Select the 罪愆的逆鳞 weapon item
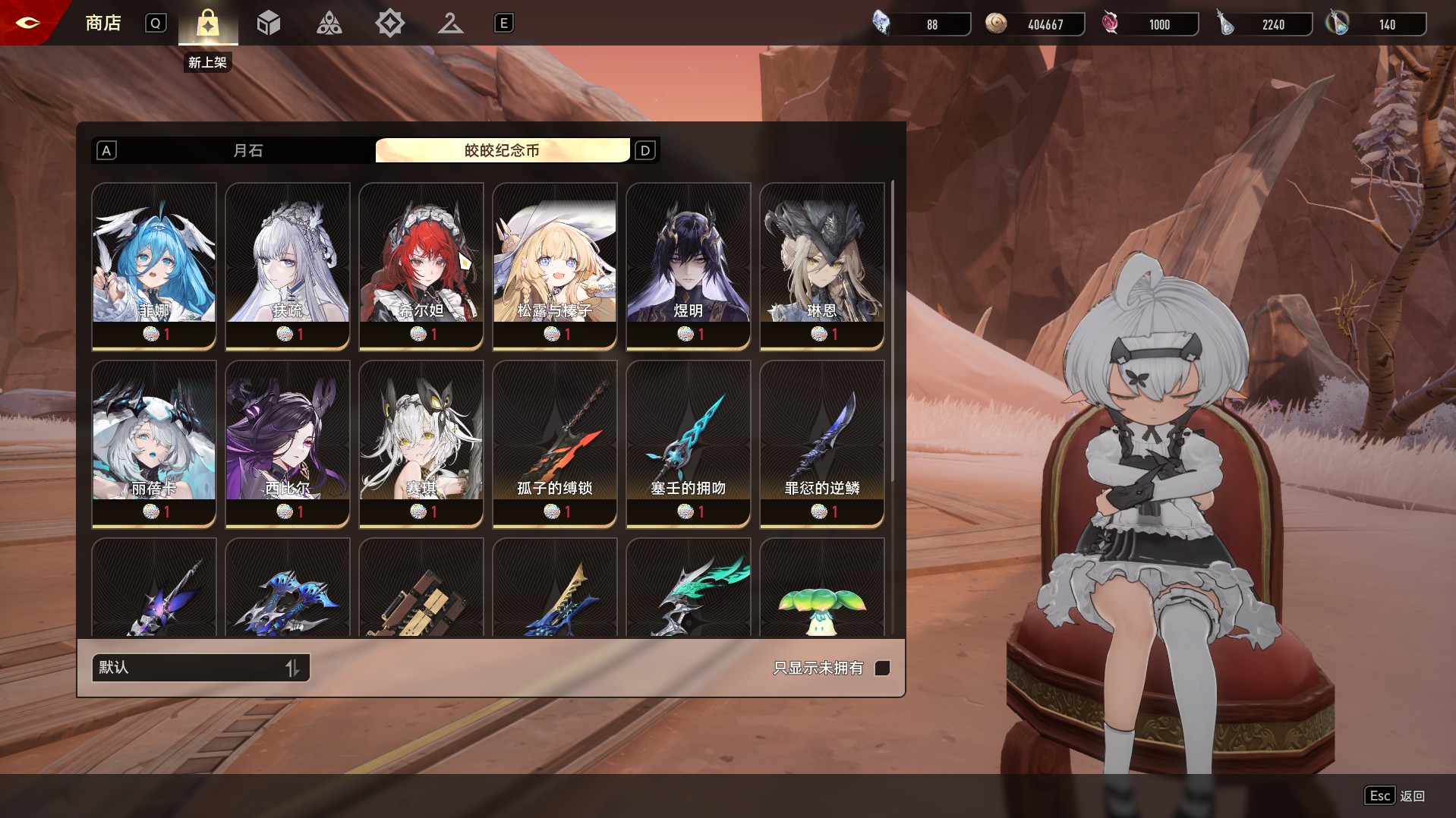1456x818 pixels. 822,443
